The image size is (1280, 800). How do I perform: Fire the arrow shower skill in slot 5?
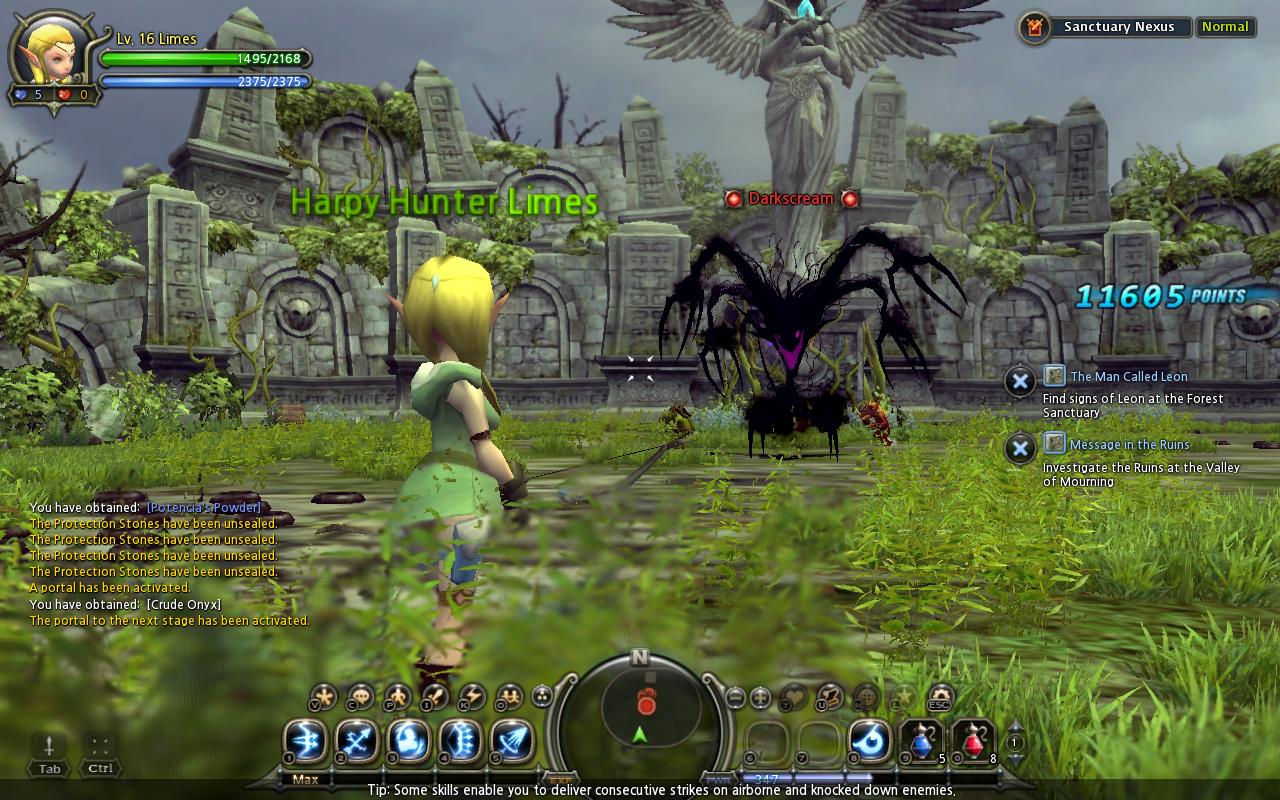click(512, 741)
